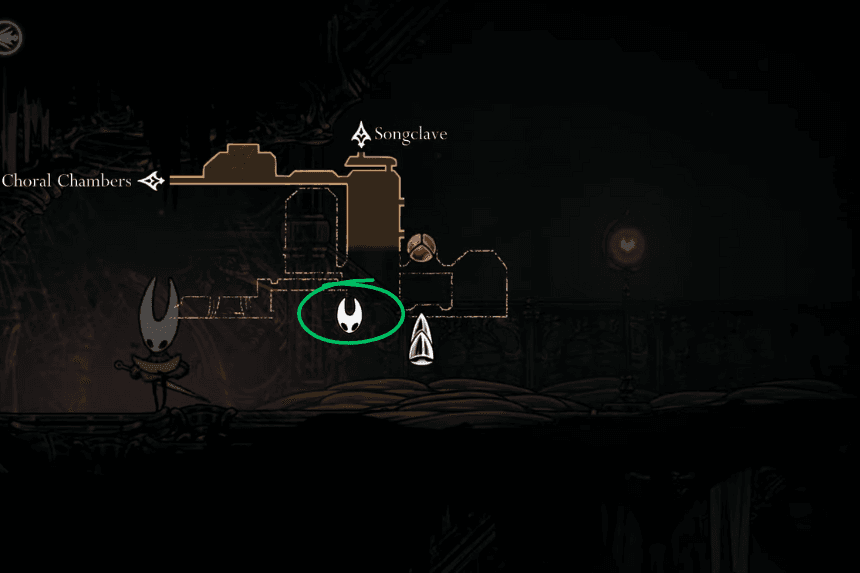Select Hornet's position marker on map
860x573 pixels.
(x=350, y=315)
